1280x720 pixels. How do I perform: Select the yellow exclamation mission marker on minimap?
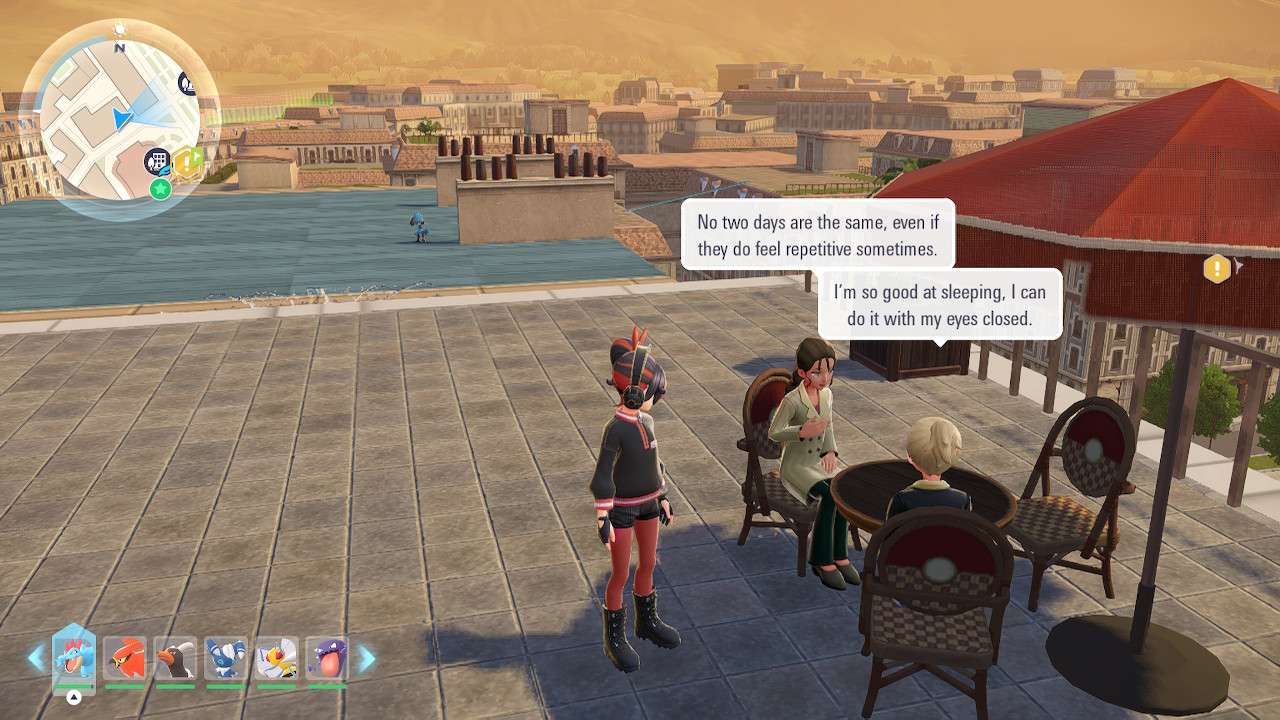188,162
